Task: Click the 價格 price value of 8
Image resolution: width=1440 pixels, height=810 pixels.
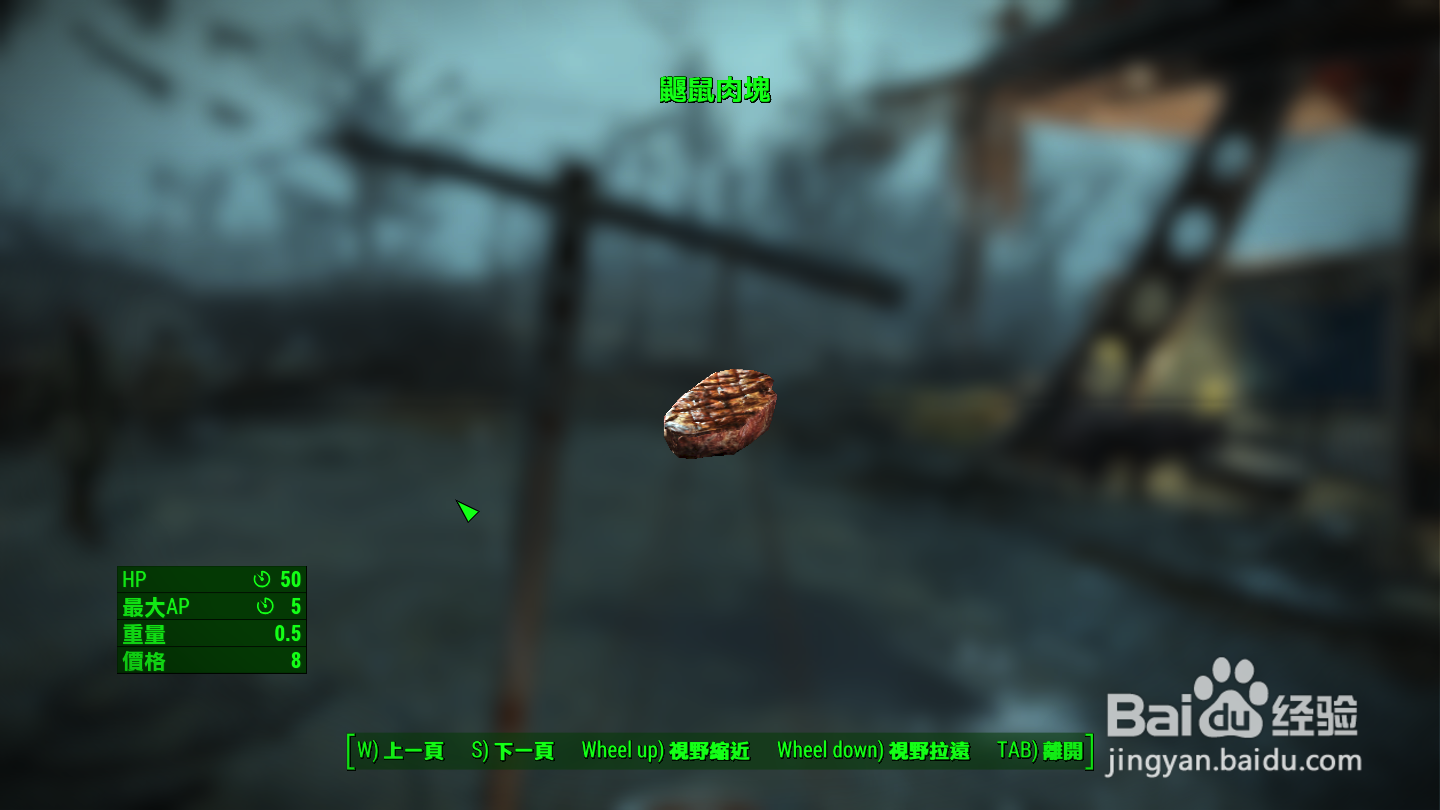Action: pyautogui.click(x=295, y=660)
